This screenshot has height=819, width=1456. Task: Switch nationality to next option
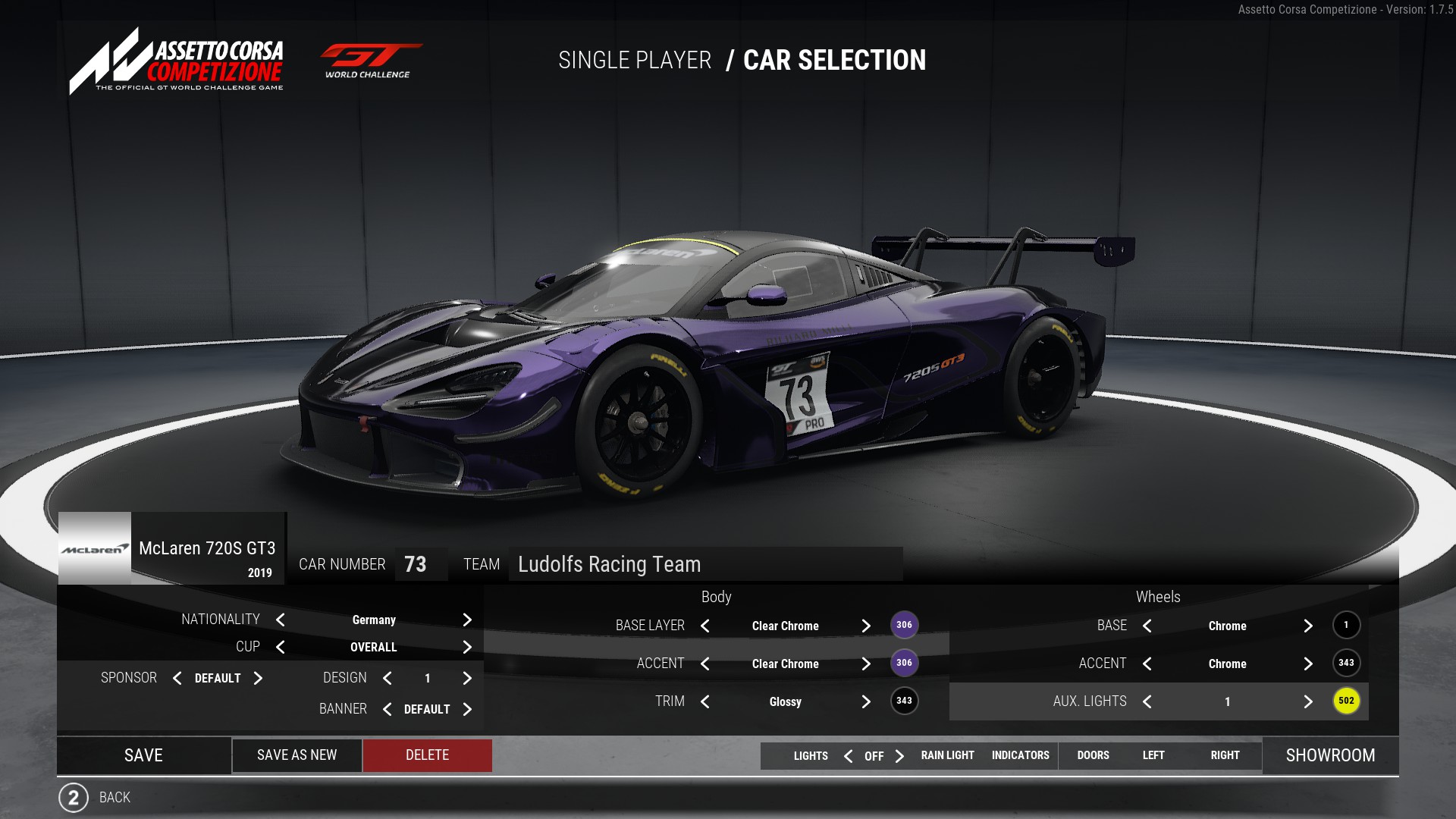[x=467, y=620]
